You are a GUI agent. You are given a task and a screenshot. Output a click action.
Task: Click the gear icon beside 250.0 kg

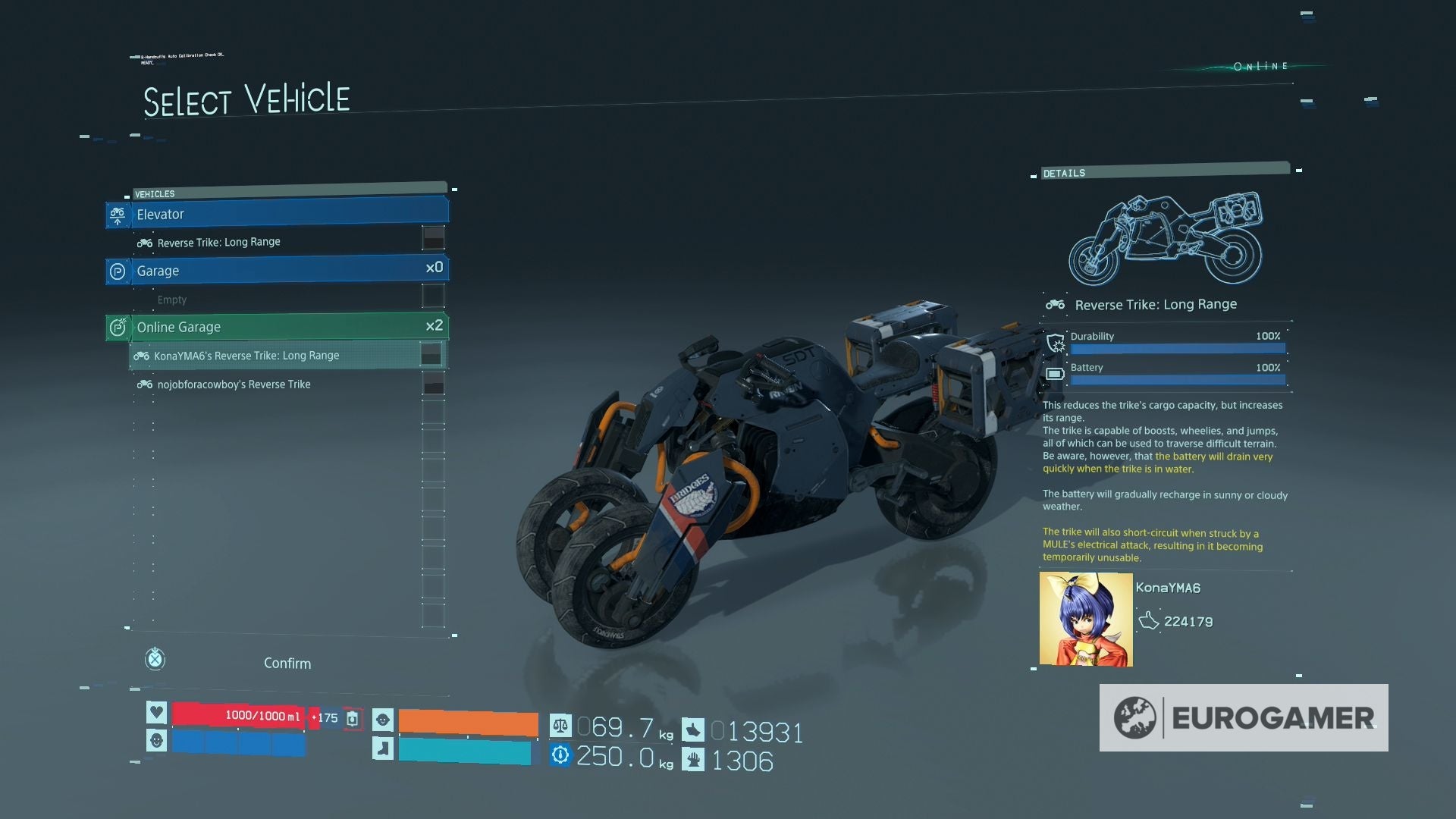tap(560, 755)
